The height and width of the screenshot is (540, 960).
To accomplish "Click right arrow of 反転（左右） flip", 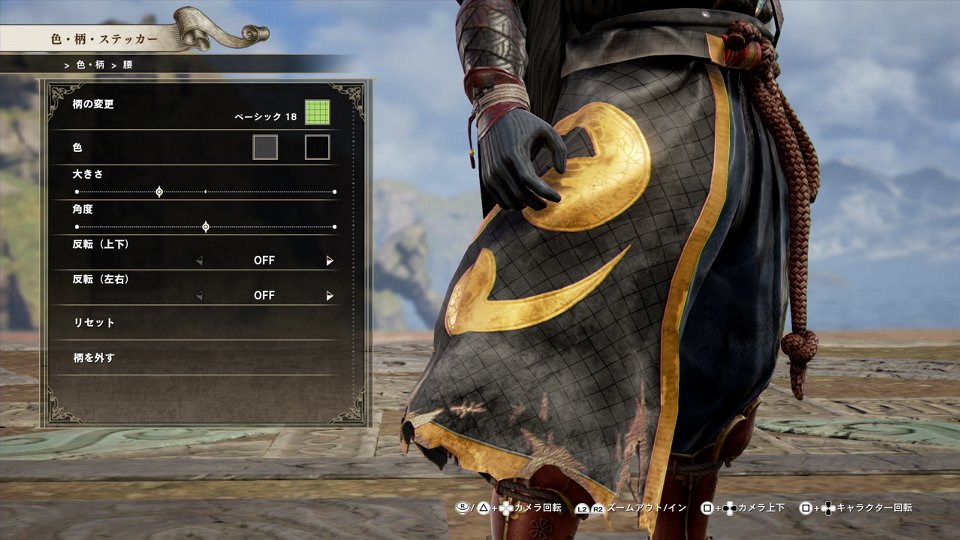I will 329,296.
